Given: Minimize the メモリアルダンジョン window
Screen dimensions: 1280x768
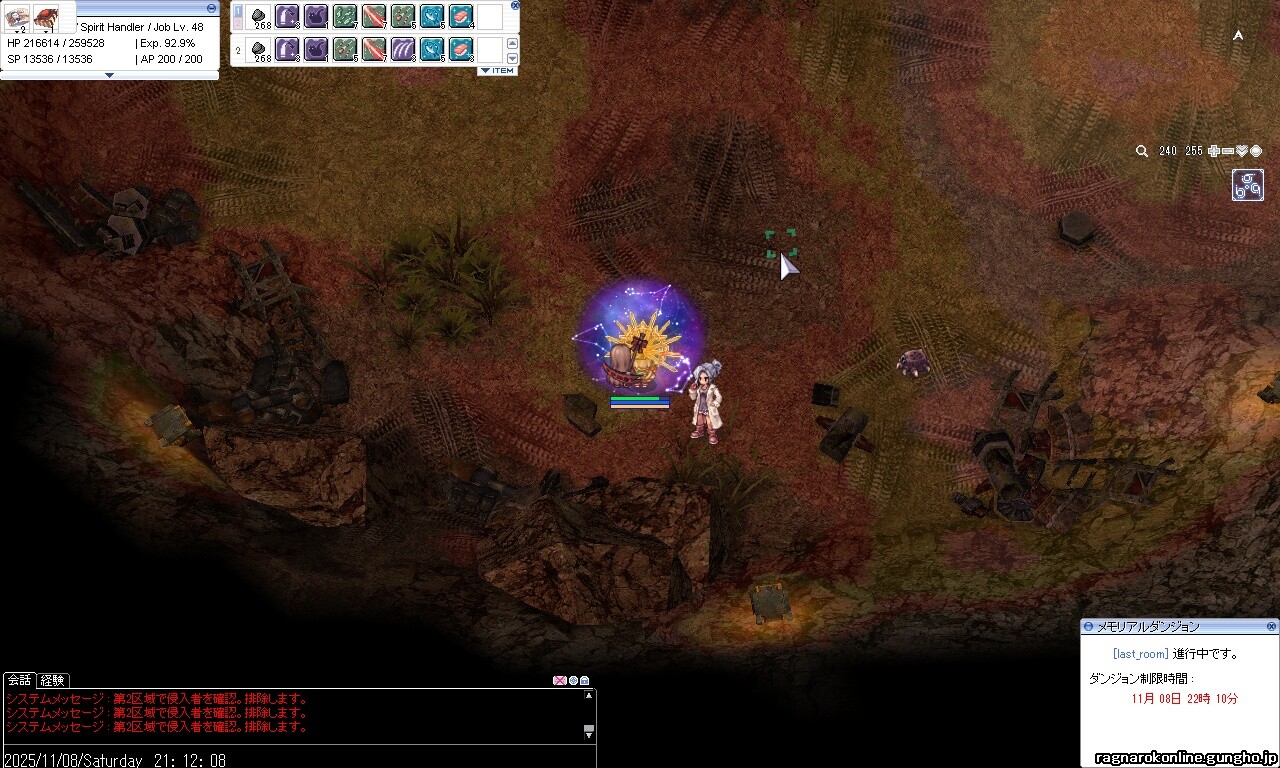Looking at the screenshot, I should pos(1089,627).
